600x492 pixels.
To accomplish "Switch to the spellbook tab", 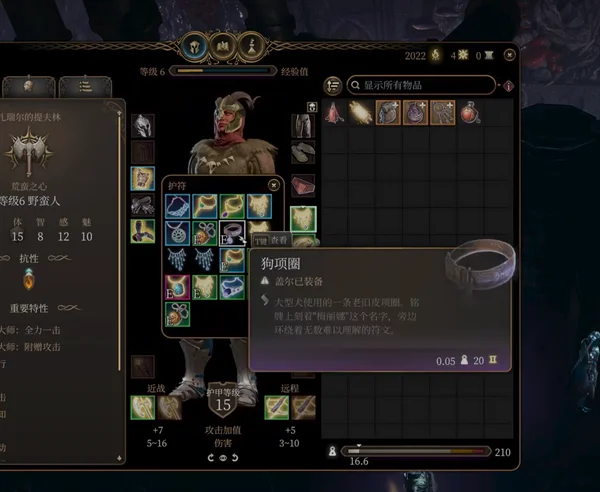I will pyautogui.click(x=221, y=47).
